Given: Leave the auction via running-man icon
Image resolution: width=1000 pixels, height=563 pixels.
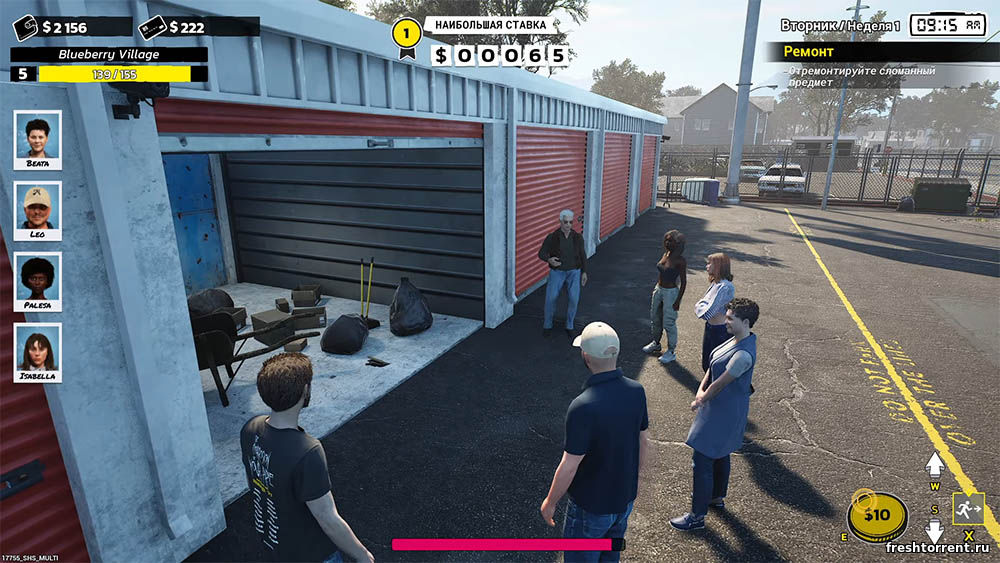Looking at the screenshot, I should [968, 509].
